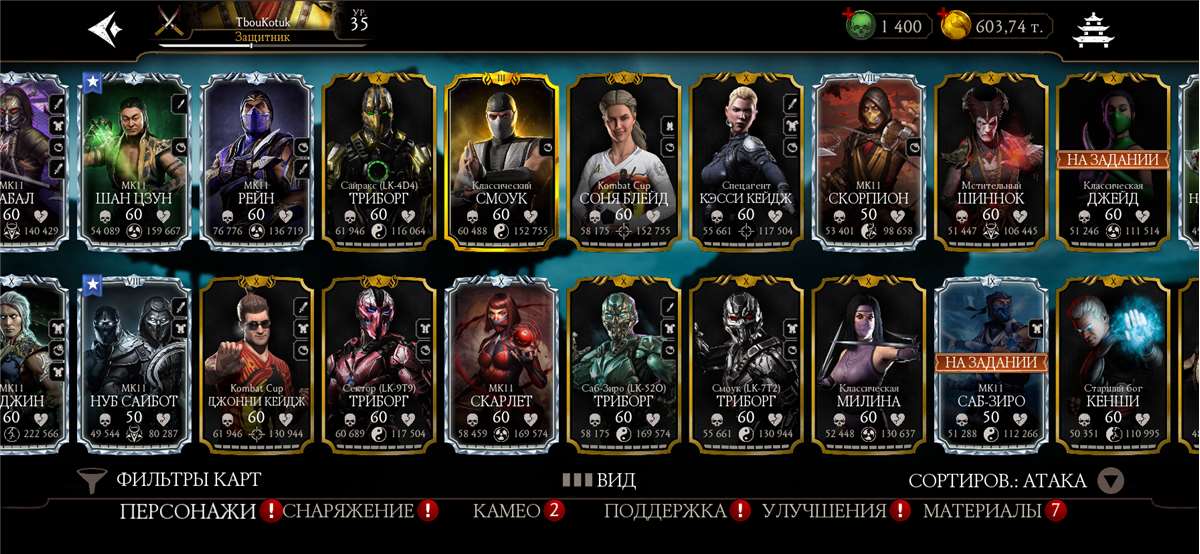Screen dimensions: 1200x554
Task: Change the card view layout (Вид)
Action: click(x=599, y=480)
